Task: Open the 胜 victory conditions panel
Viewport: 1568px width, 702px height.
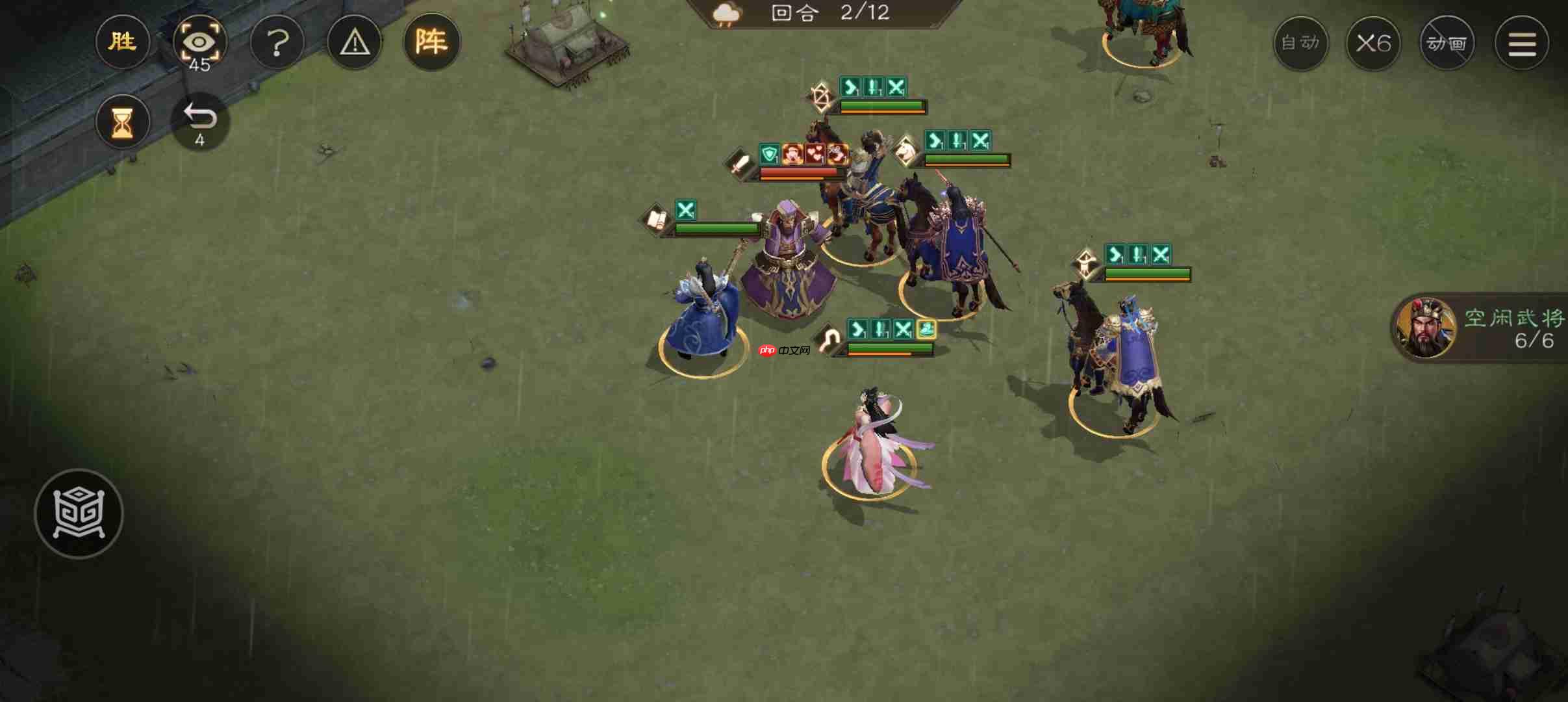Action: 122,42
